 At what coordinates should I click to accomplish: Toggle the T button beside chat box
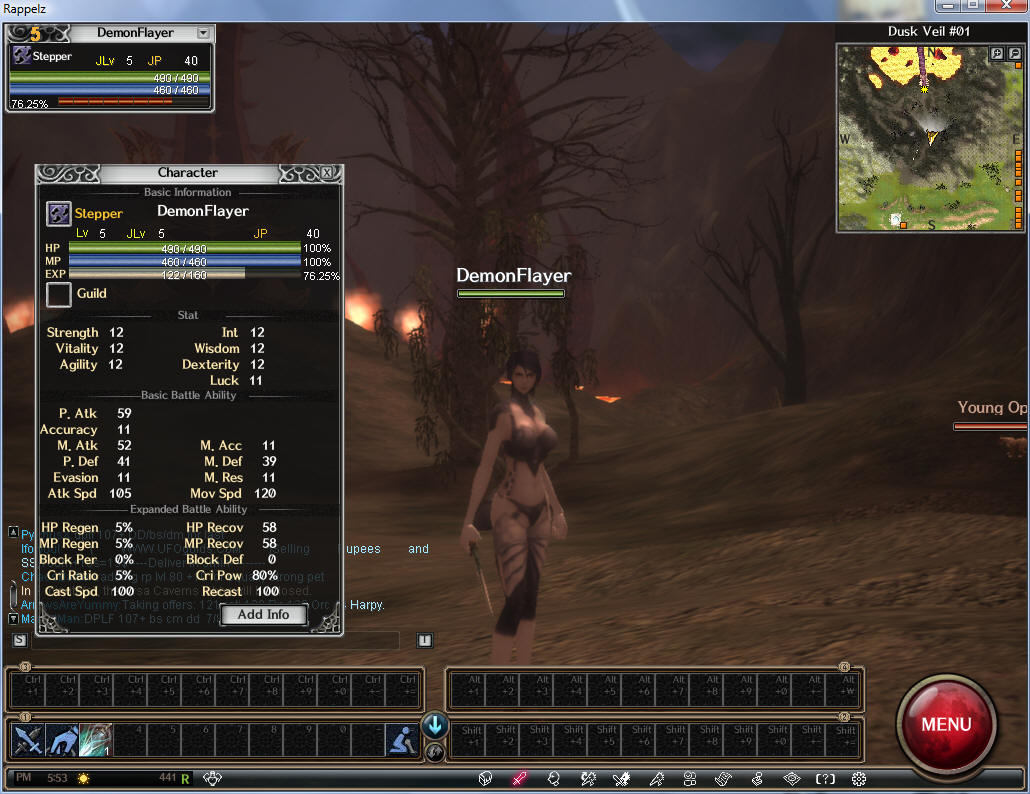(x=424, y=640)
